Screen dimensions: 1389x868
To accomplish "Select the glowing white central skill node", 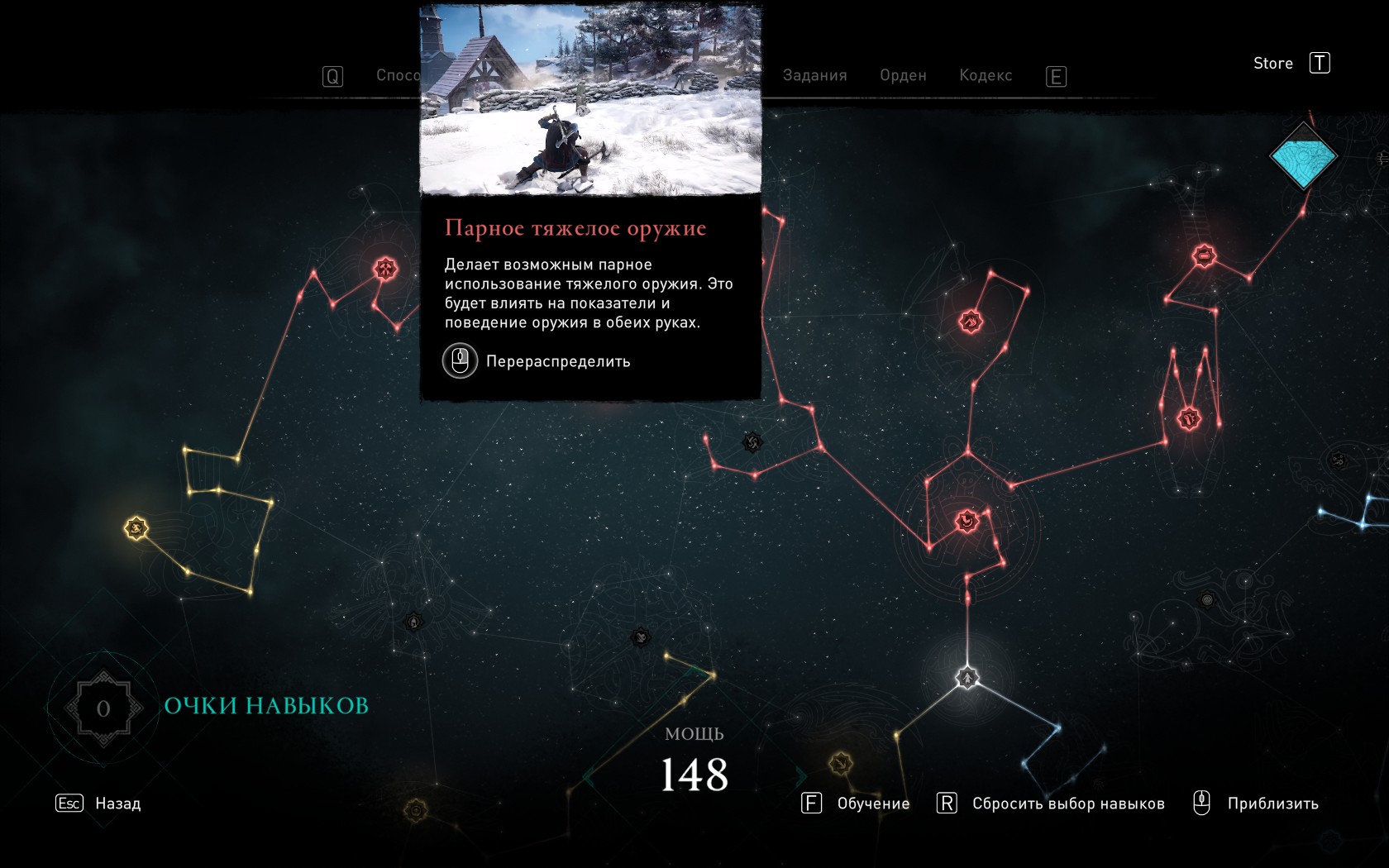I will [x=967, y=678].
